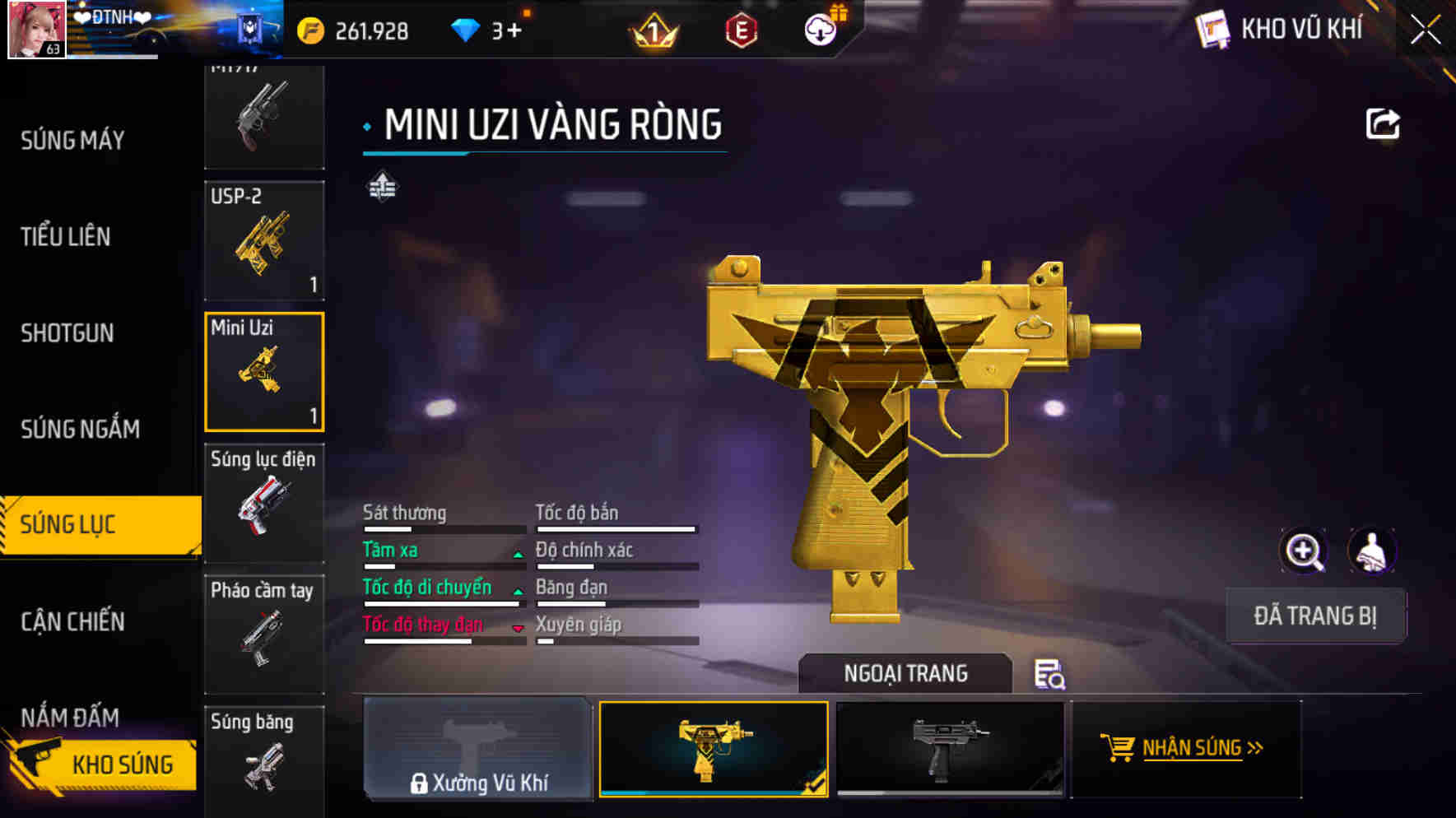Show the Súng Ngắm weapons

coord(80,429)
